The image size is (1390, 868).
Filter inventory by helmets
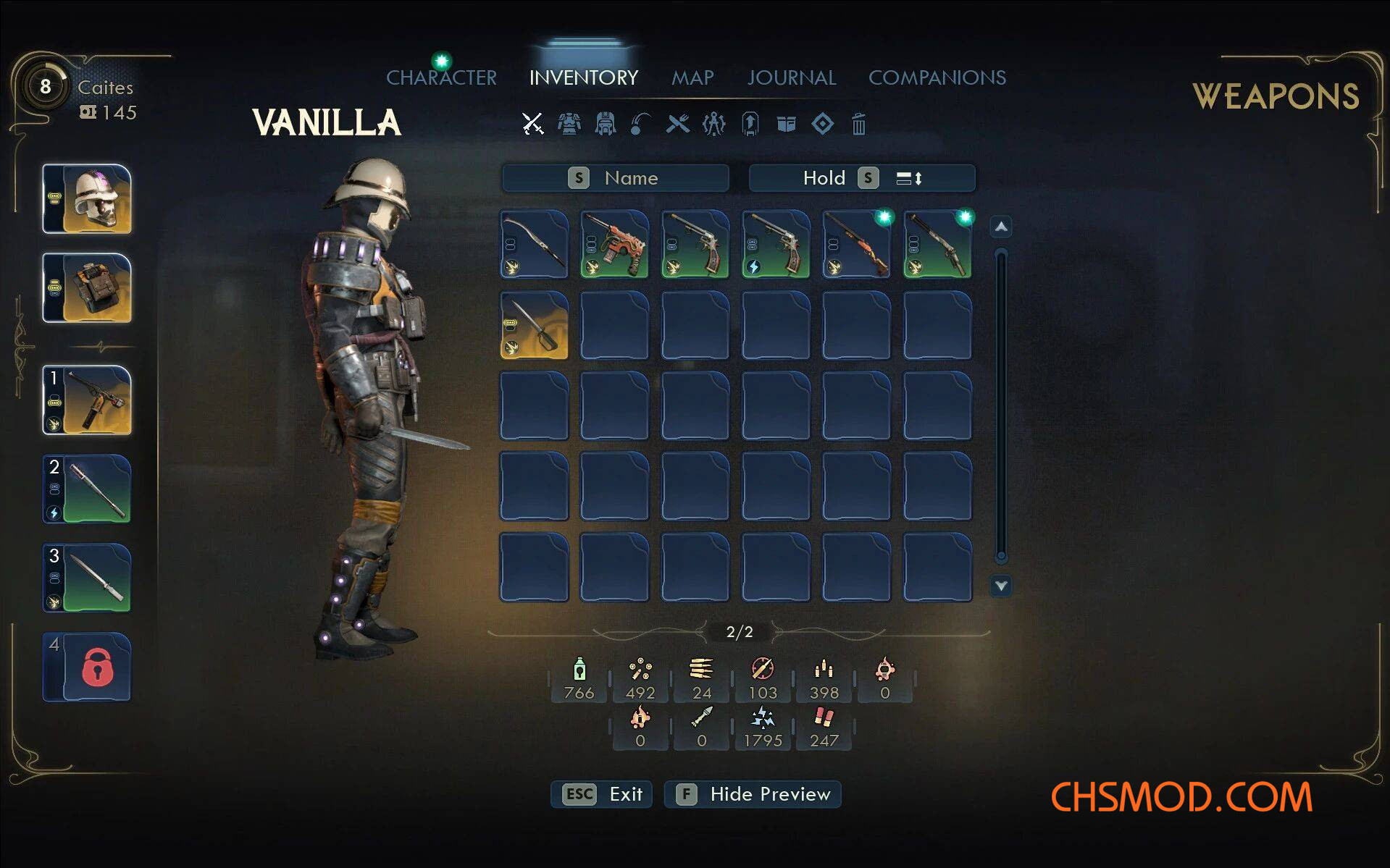pos(605,124)
